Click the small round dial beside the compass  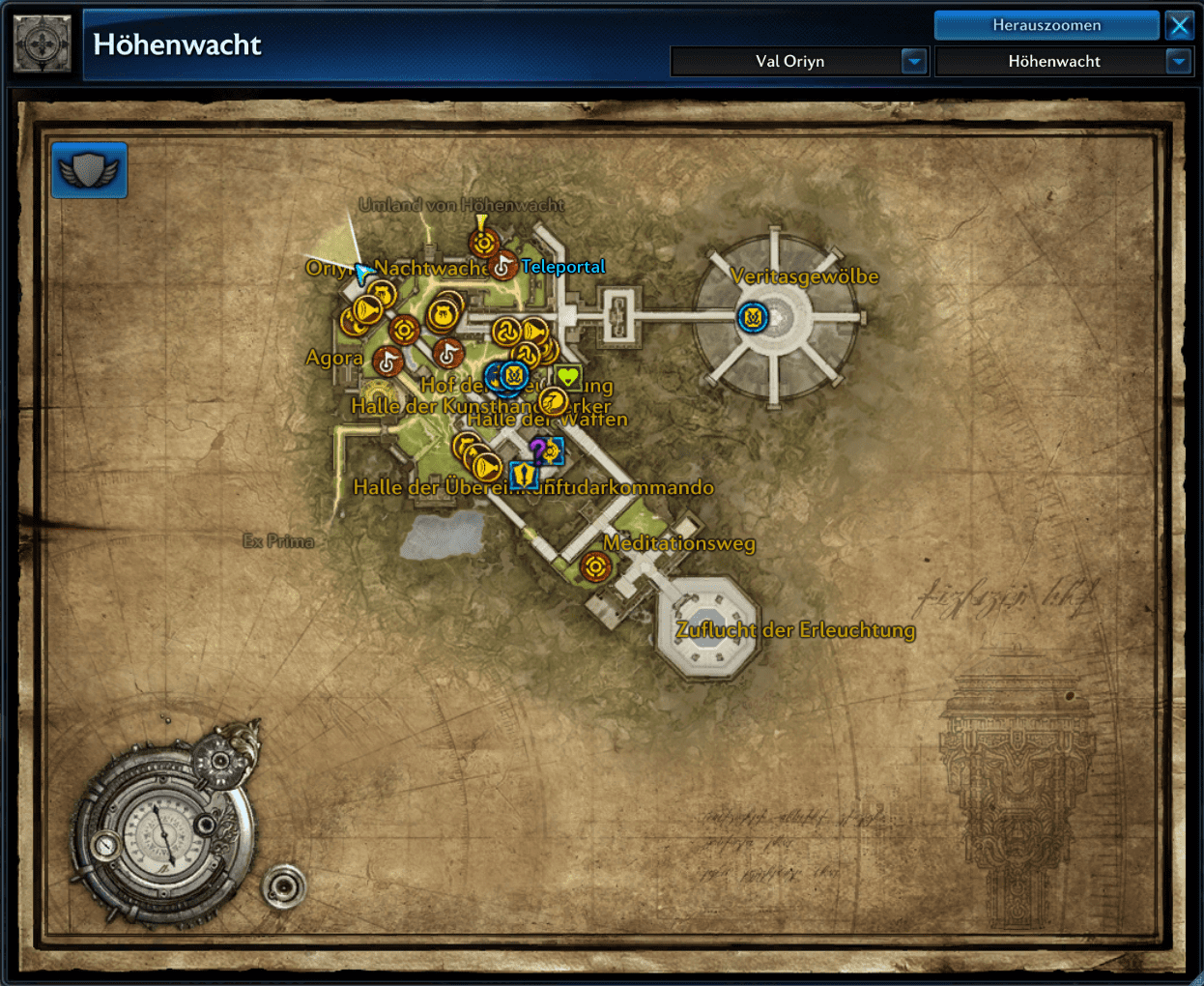click(x=283, y=884)
